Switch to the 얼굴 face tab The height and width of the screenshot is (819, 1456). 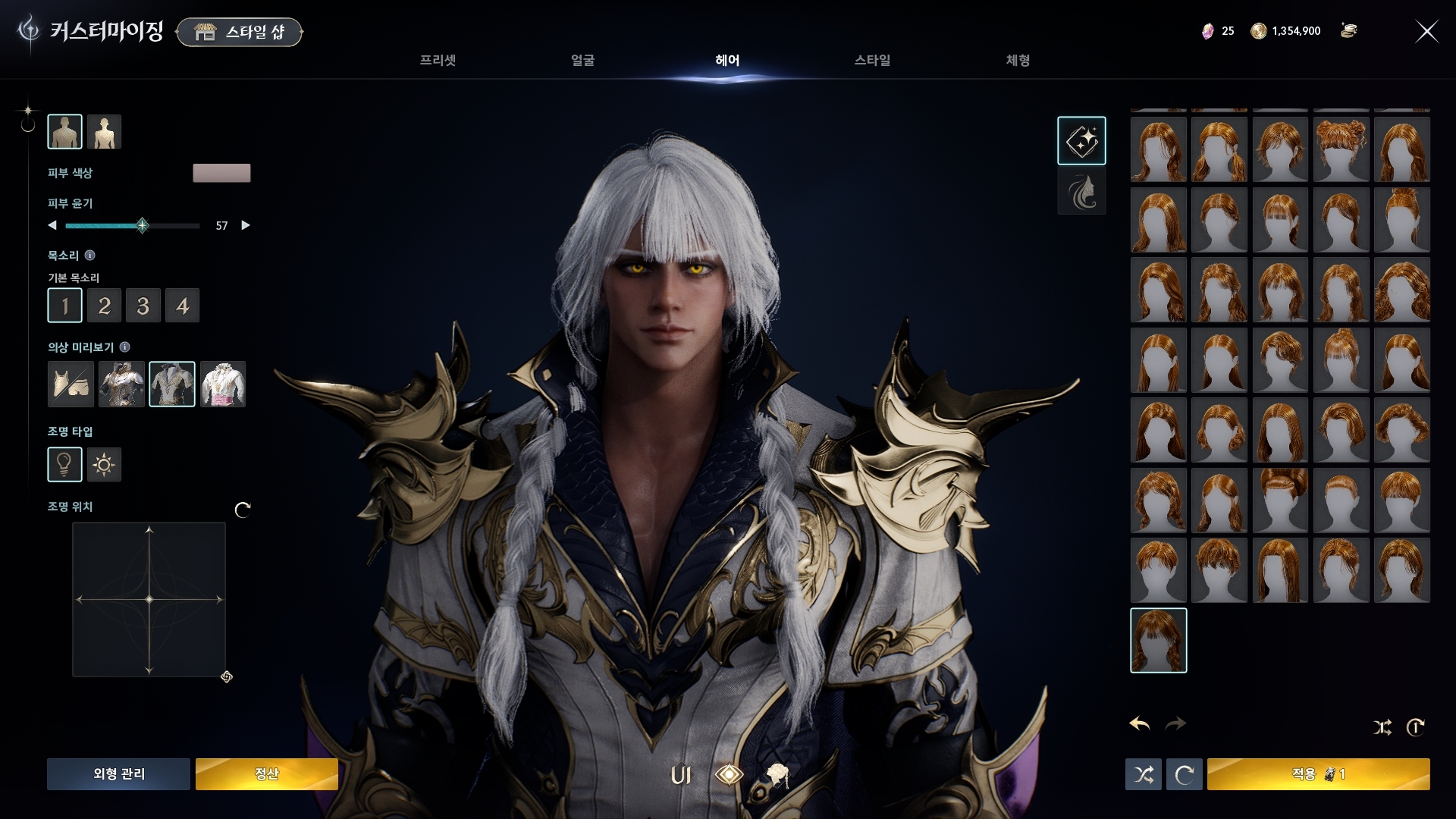582,61
